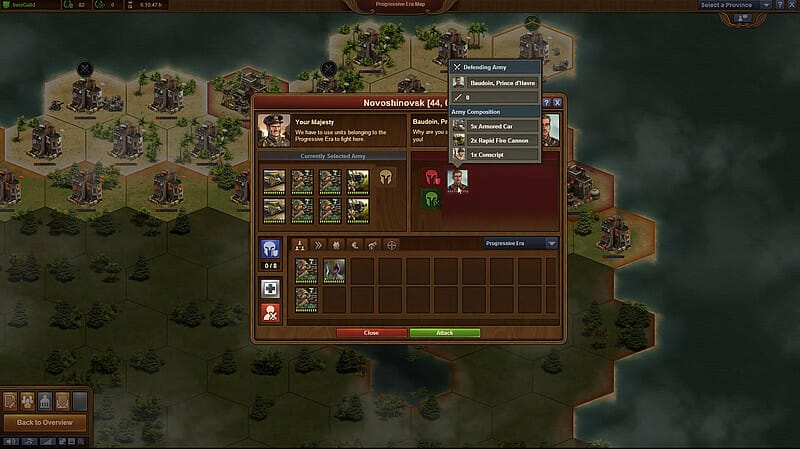This screenshot has height=449, width=800.
Task: Open help for the Novoshinovsk window
Action: (547, 102)
